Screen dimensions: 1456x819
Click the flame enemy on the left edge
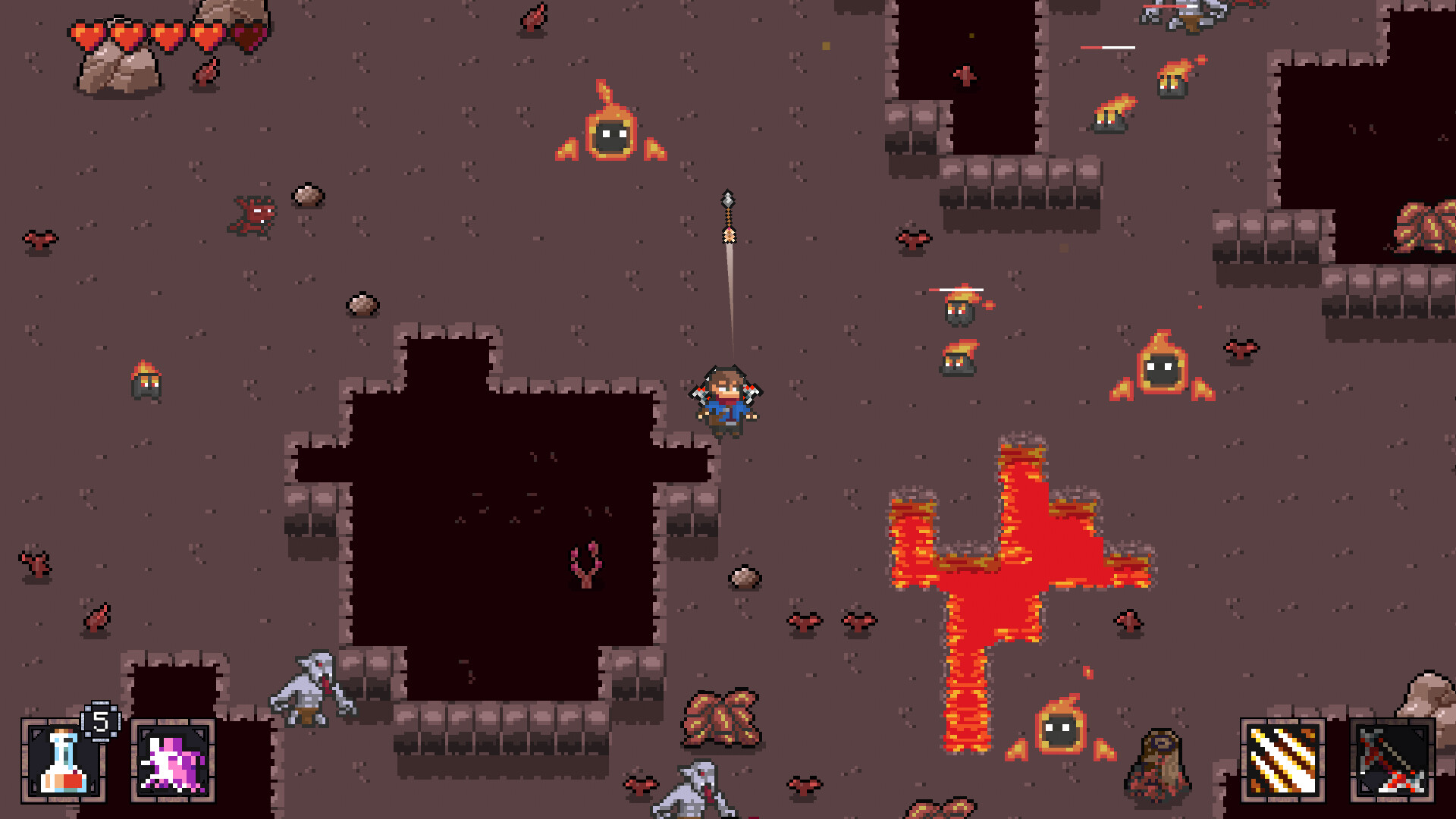point(146,377)
